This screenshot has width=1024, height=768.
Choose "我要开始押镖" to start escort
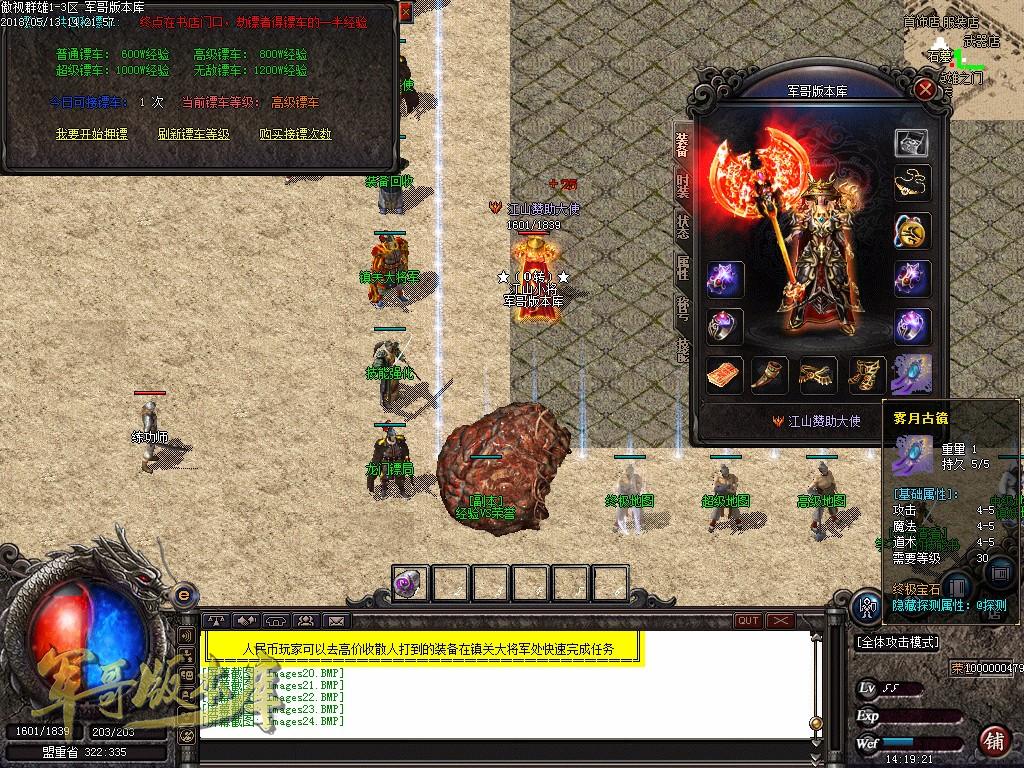[92, 133]
